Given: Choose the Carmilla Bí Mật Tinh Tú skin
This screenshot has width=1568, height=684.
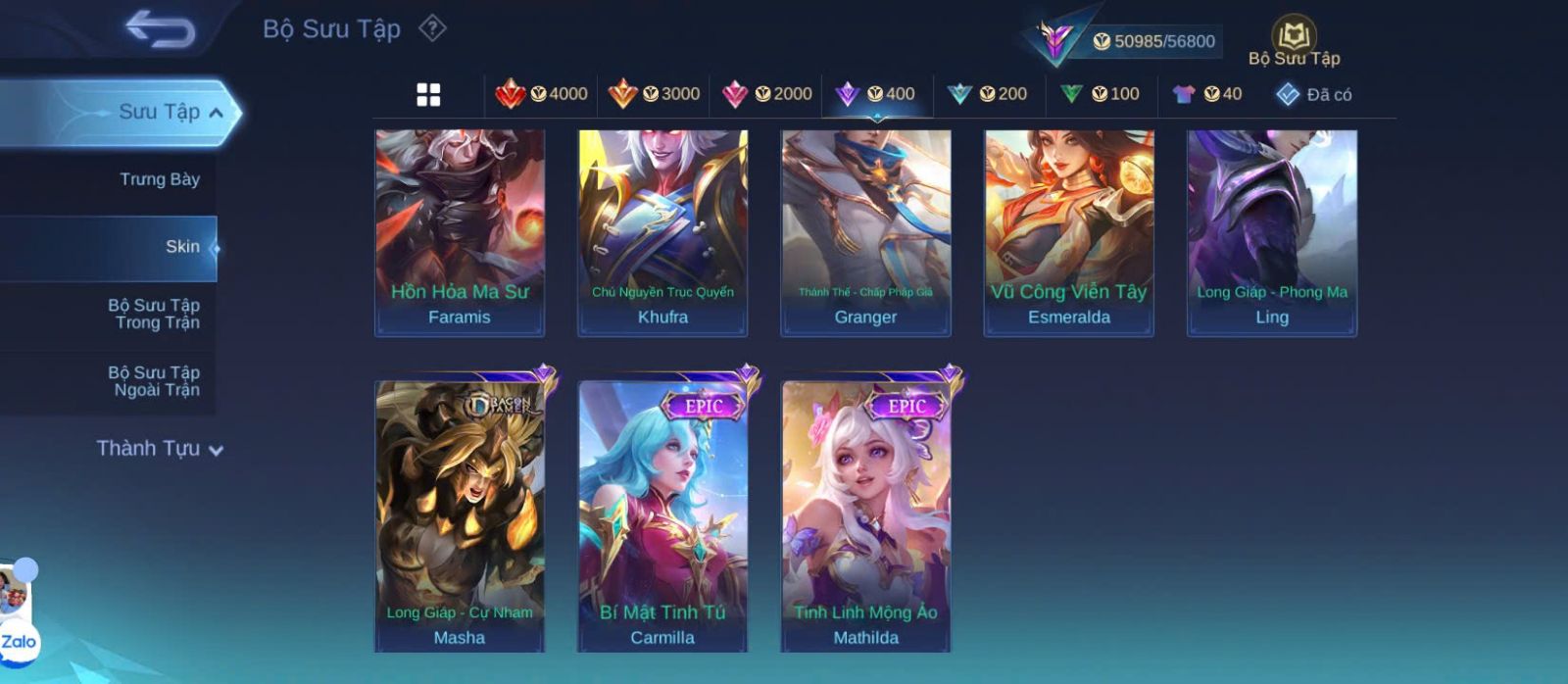Looking at the screenshot, I should [662, 514].
